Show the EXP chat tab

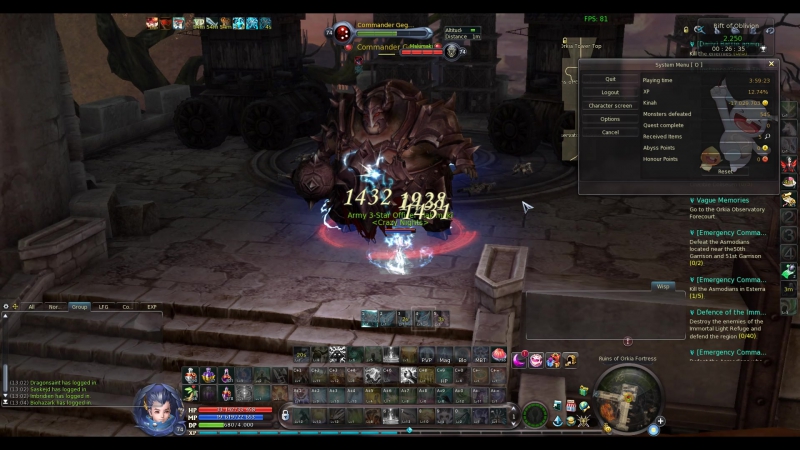(x=151, y=307)
